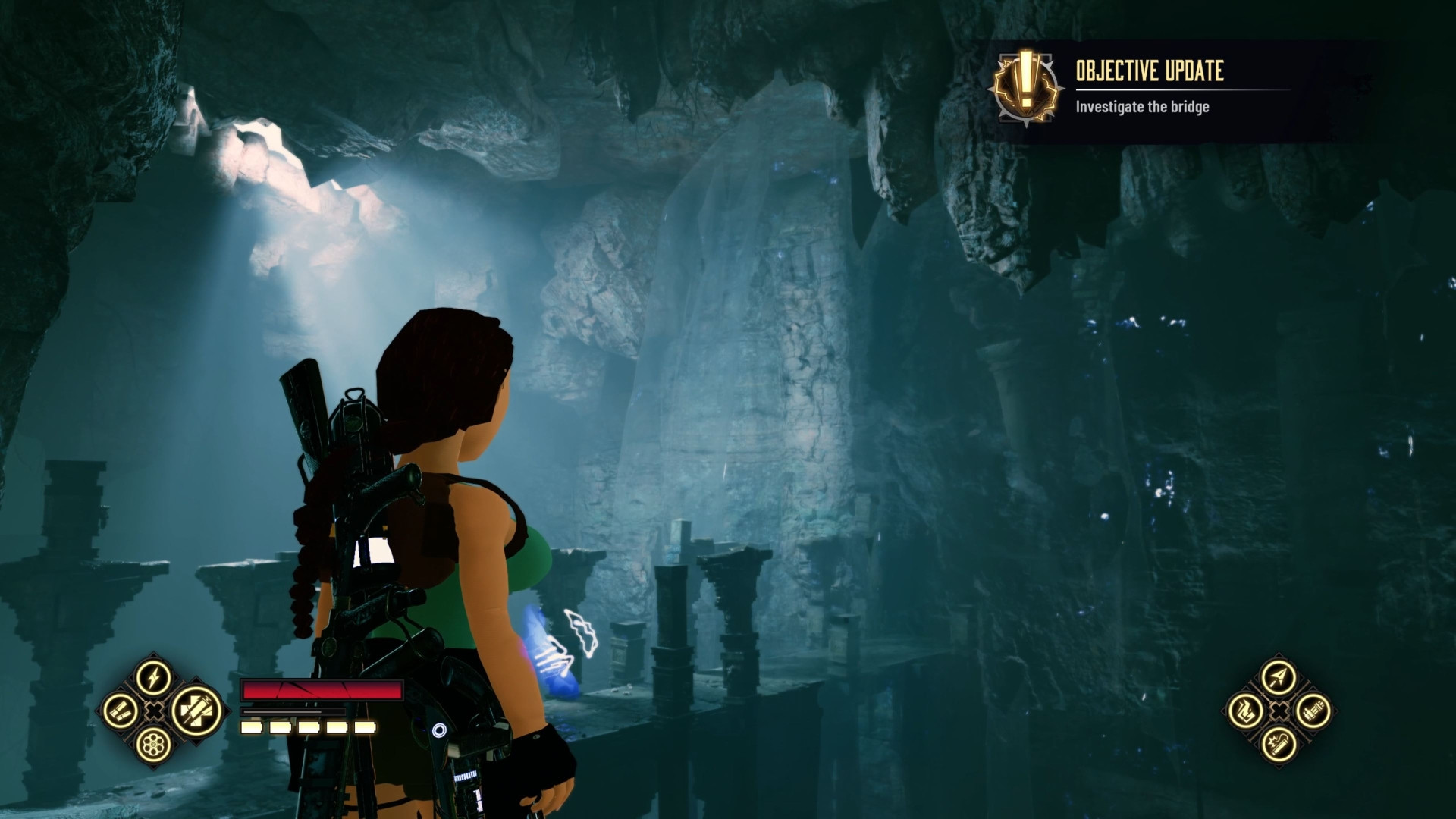
Task: Select the flame icon on the right item wheel
Action: pos(1246,711)
